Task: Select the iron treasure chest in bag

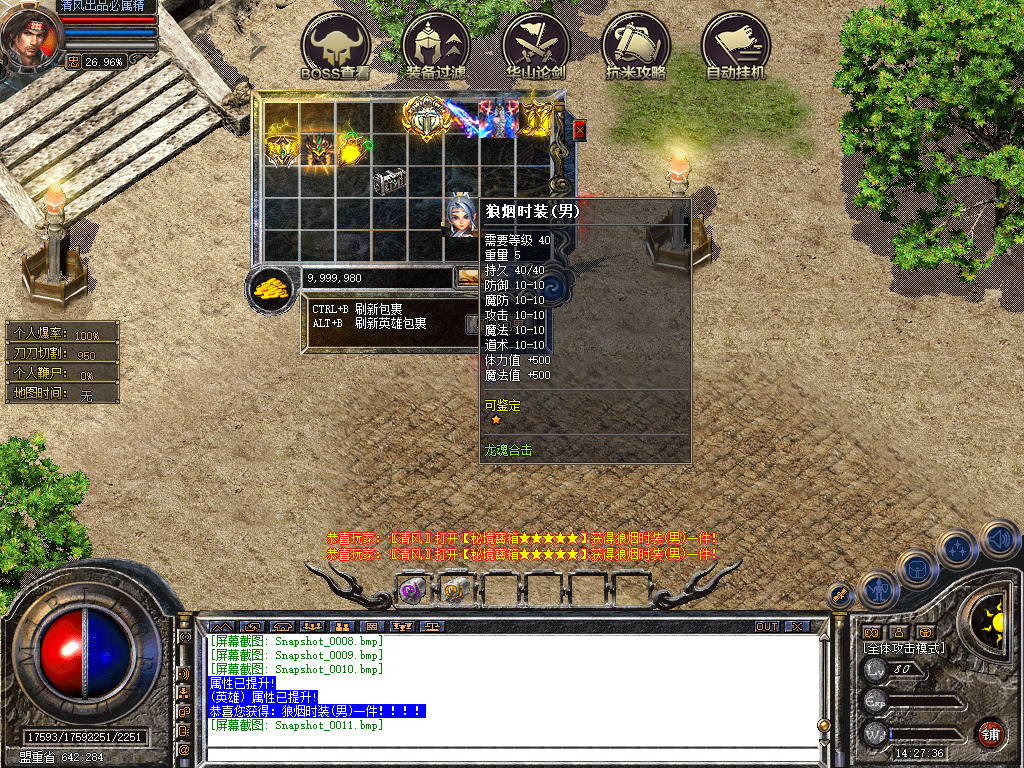Action: pyautogui.click(x=389, y=183)
